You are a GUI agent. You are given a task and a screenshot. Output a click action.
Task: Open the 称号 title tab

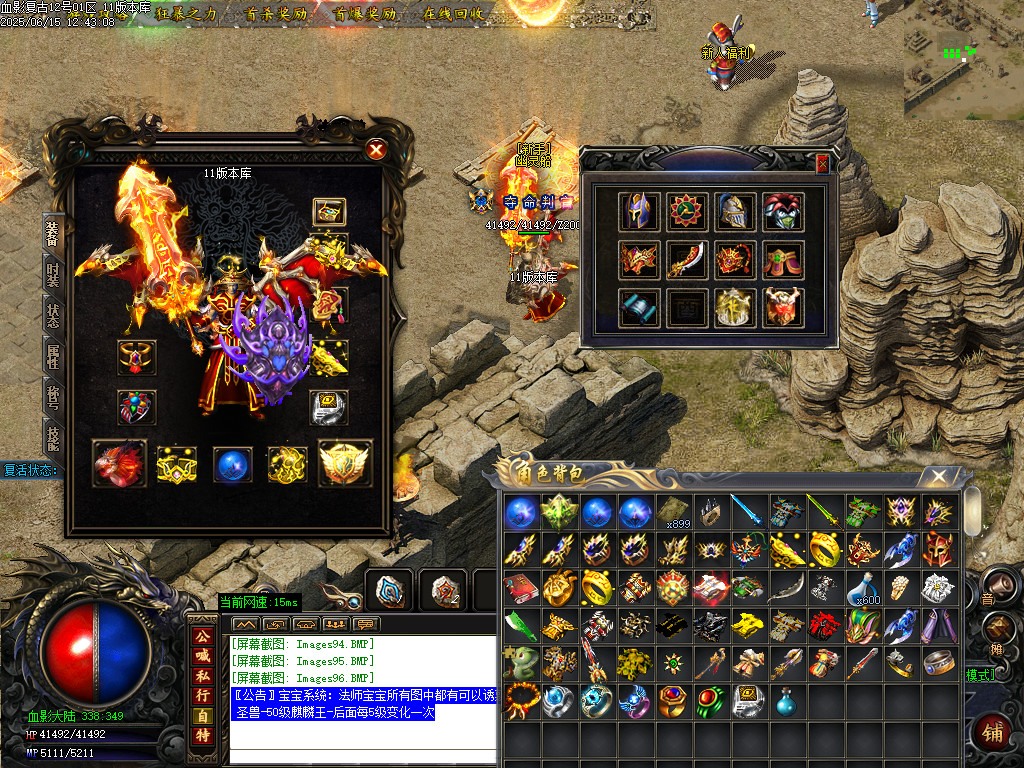[x=53, y=396]
